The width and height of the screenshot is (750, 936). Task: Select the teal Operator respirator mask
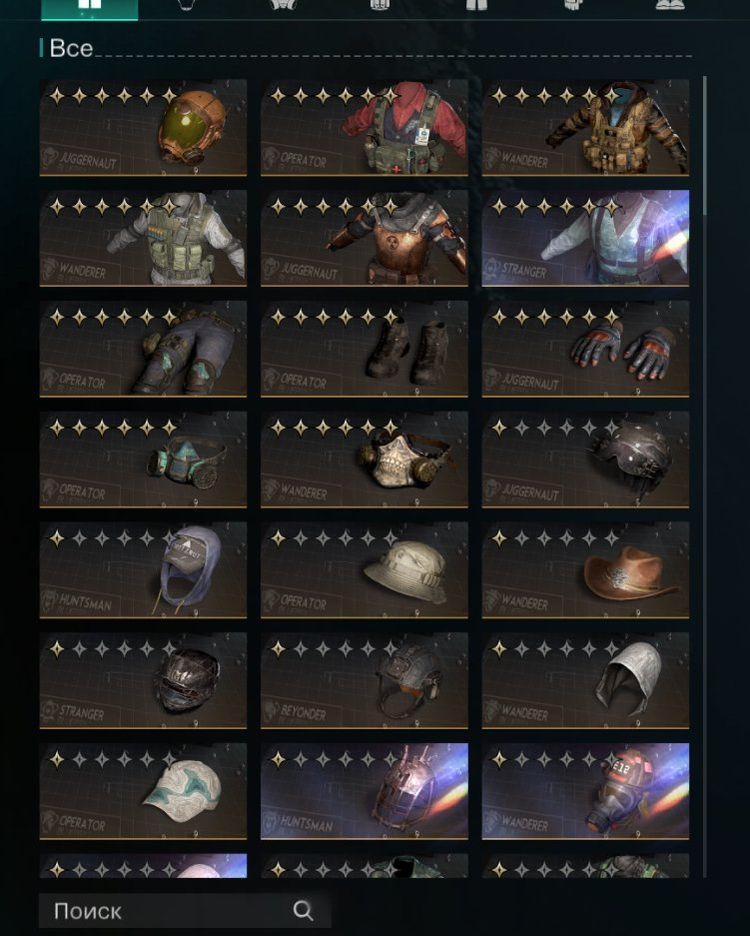click(x=143, y=459)
